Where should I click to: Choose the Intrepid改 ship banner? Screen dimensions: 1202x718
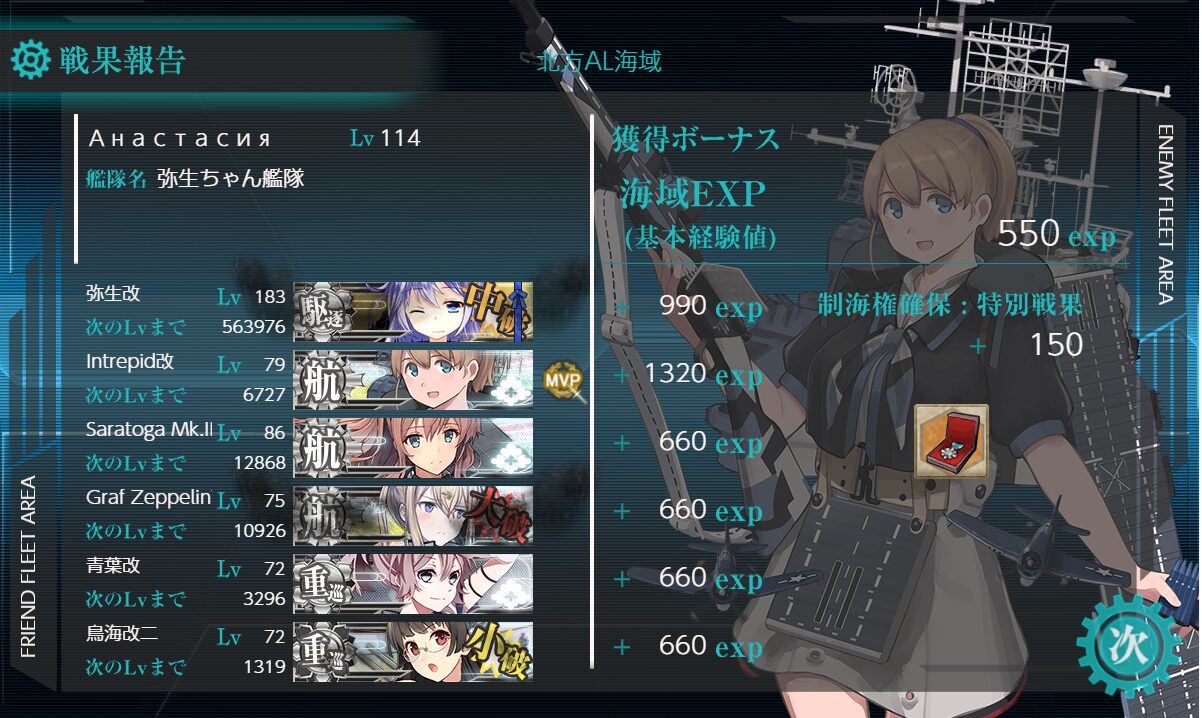coord(412,379)
